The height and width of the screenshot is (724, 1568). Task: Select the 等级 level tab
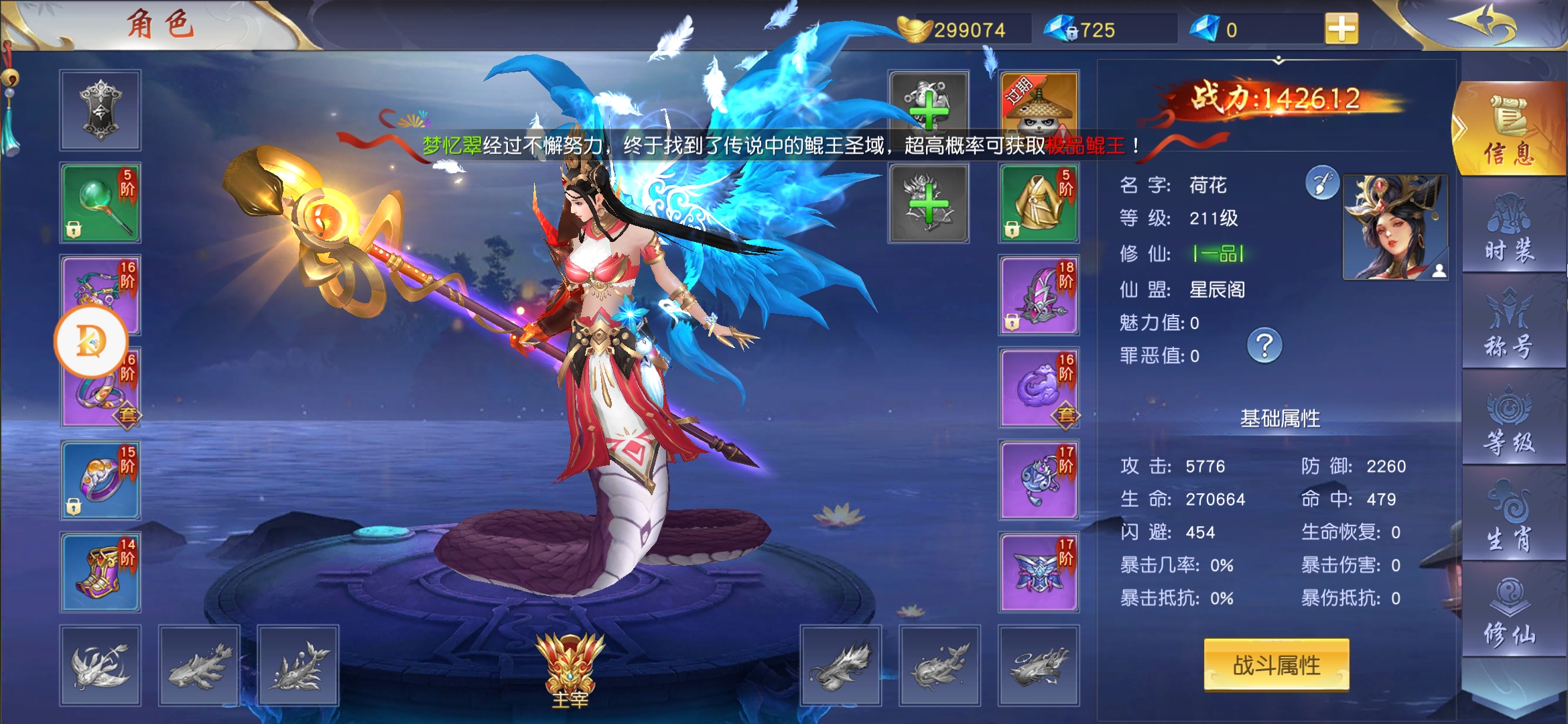(x=1509, y=421)
